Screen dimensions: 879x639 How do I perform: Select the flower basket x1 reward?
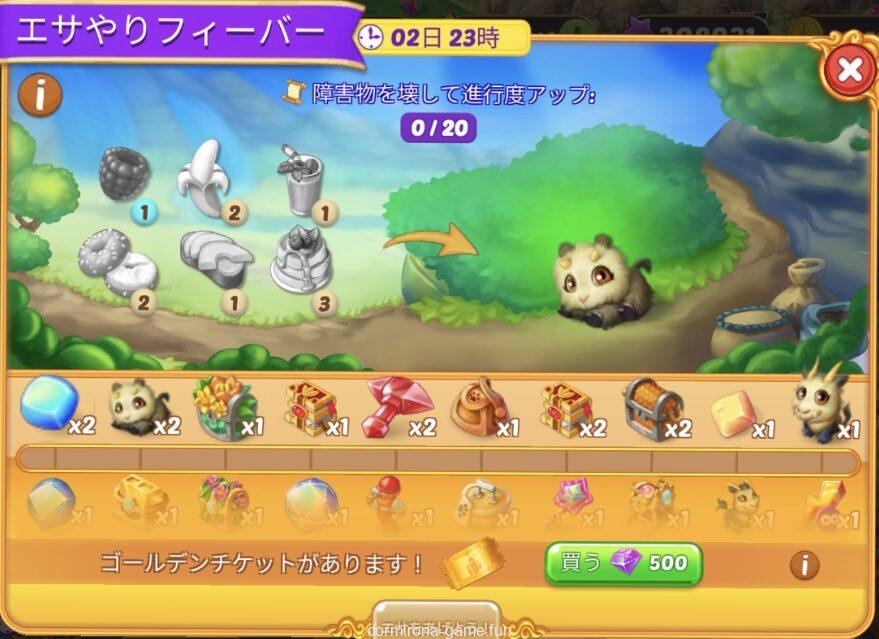[220, 406]
